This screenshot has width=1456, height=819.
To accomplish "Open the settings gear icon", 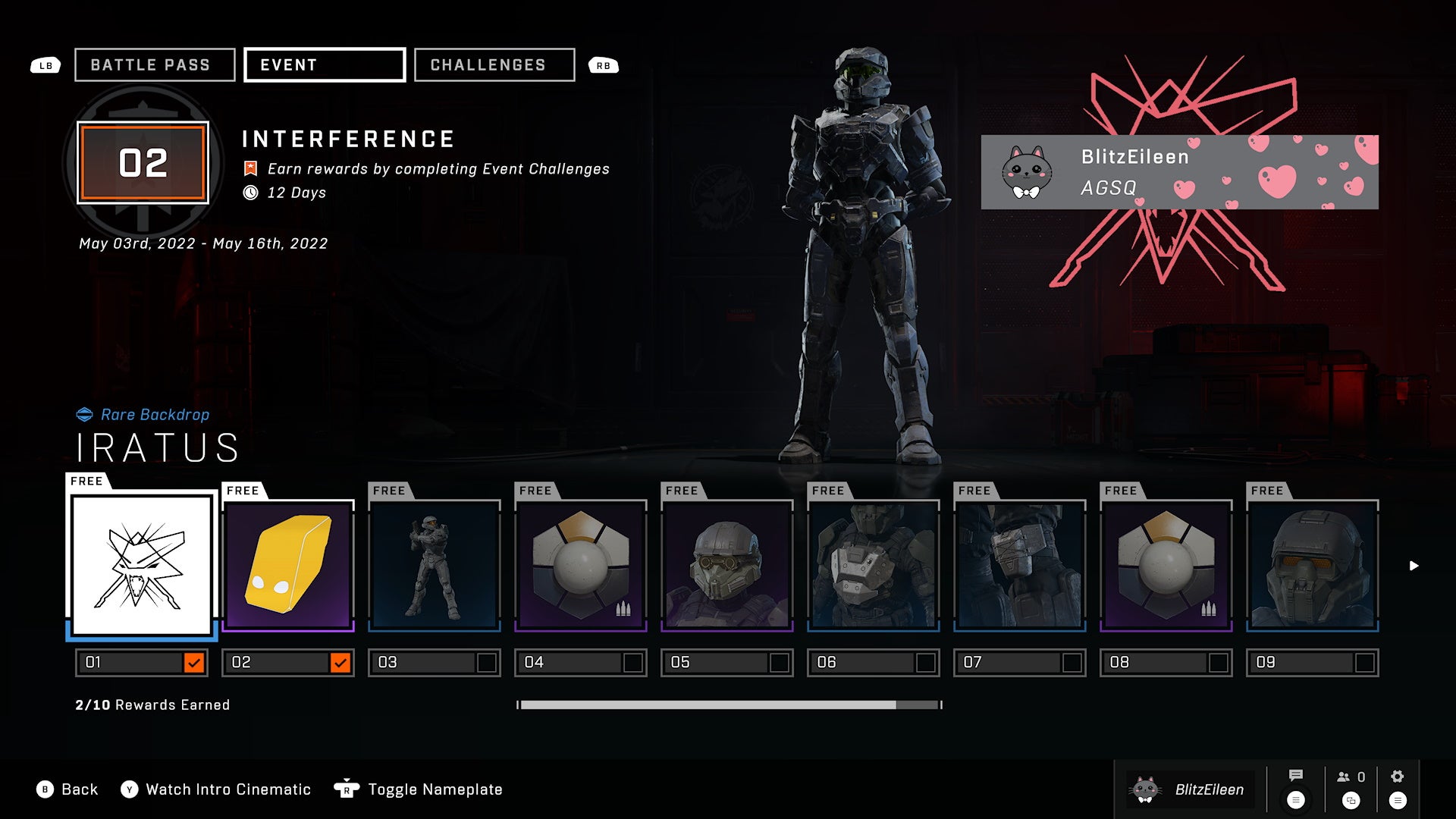I will pyautogui.click(x=1398, y=777).
